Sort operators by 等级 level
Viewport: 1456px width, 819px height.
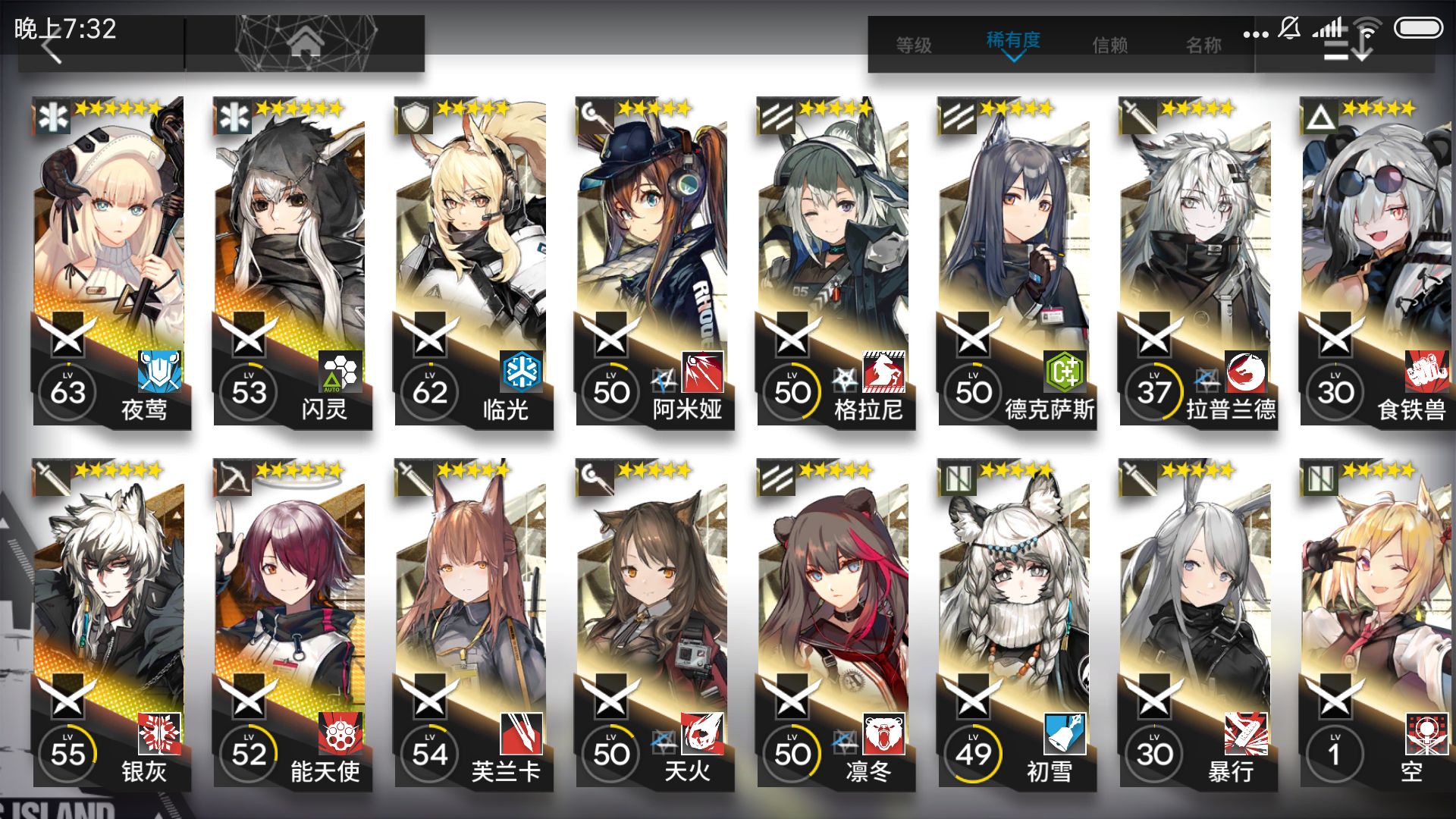tap(914, 45)
